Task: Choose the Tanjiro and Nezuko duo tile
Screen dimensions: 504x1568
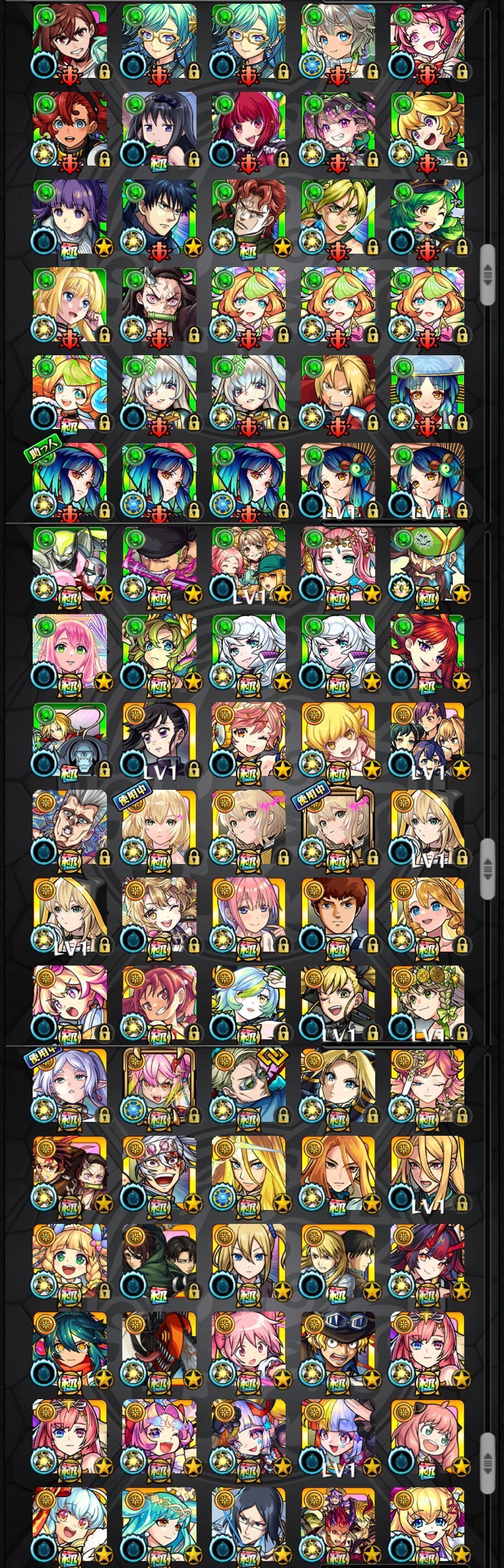Action: click(x=70, y=1176)
